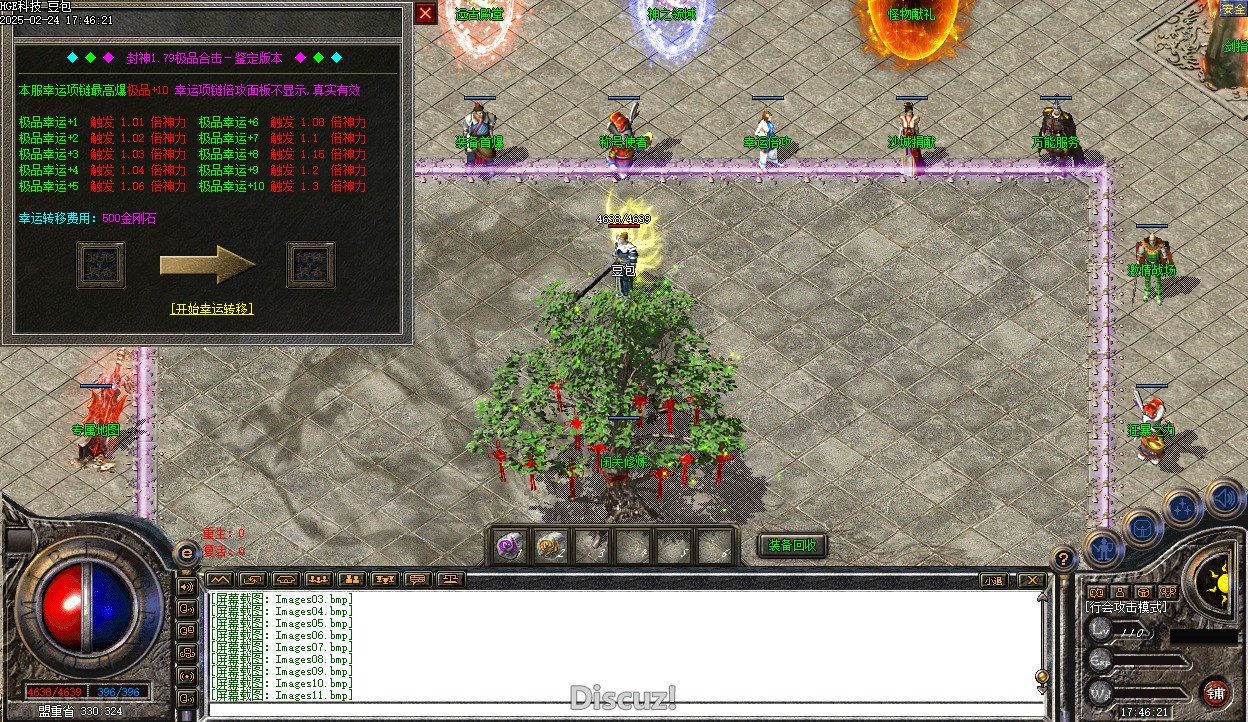The width and height of the screenshot is (1248, 722).
Task: Select the left source equipment slot
Action: (x=101, y=264)
